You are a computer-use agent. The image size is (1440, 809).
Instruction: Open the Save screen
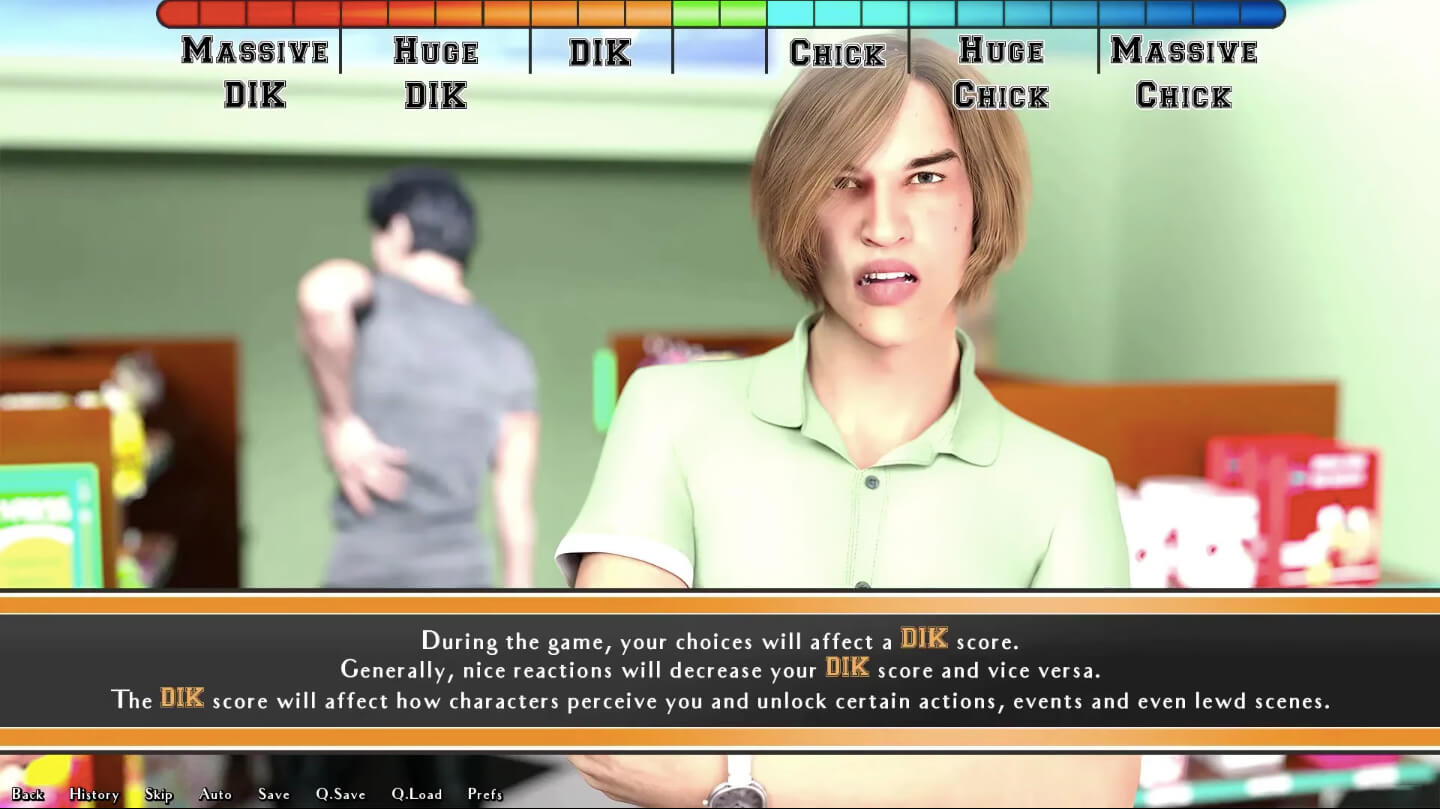273,794
